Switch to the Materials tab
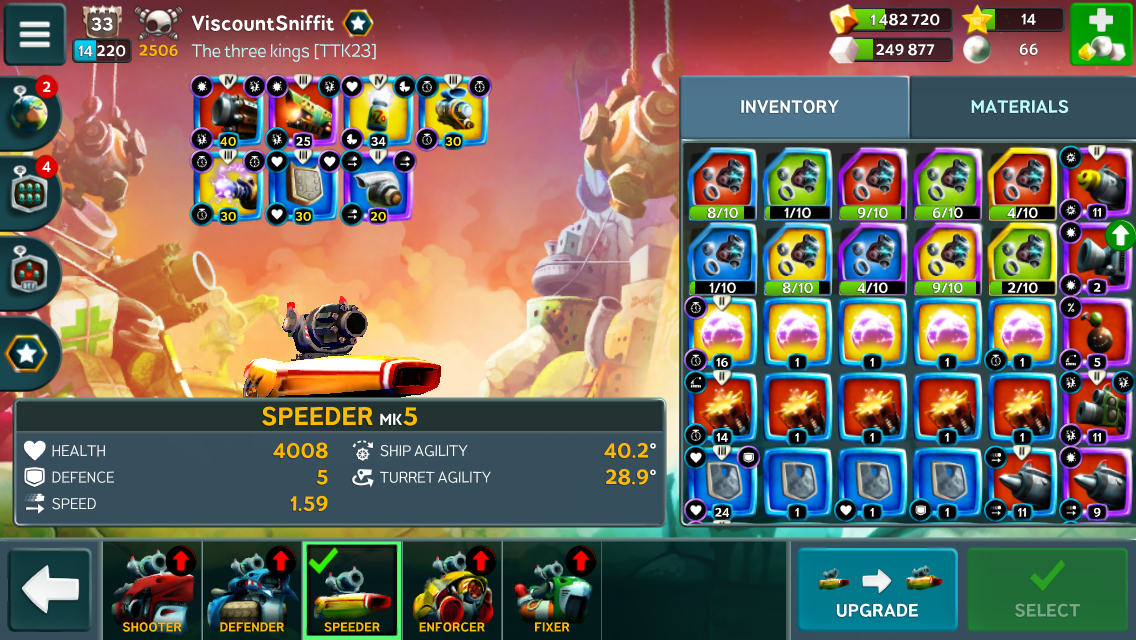This screenshot has height=640, width=1136. click(x=1019, y=107)
